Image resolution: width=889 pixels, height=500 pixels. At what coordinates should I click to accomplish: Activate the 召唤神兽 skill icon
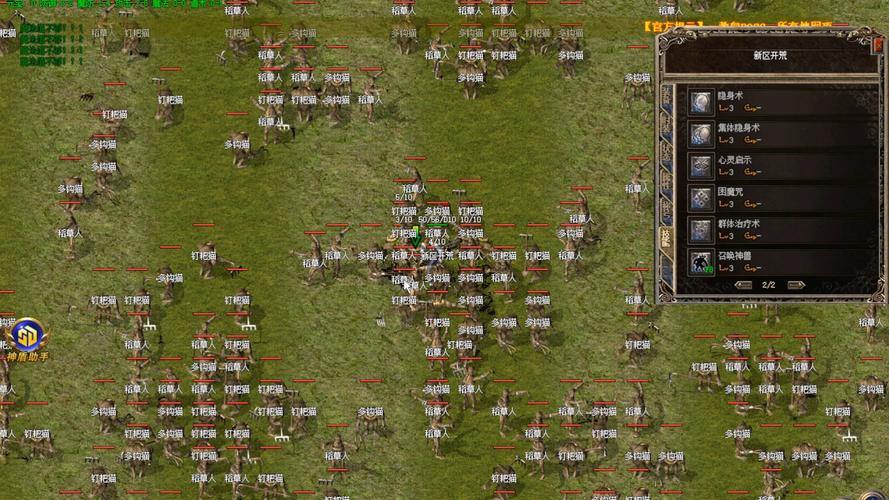tap(701, 262)
